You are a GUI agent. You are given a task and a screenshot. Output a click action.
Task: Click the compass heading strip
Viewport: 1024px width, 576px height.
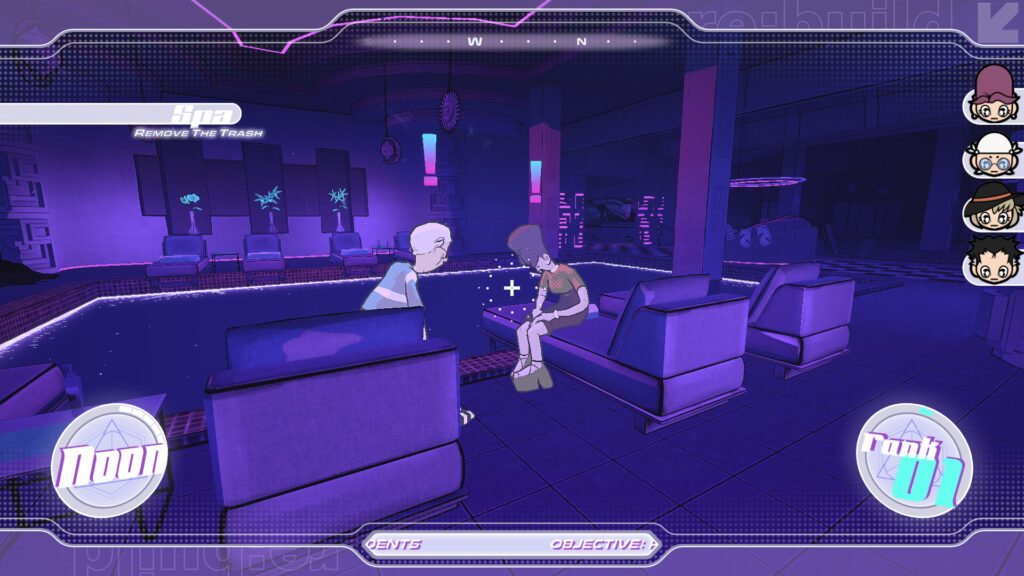pyautogui.click(x=514, y=42)
